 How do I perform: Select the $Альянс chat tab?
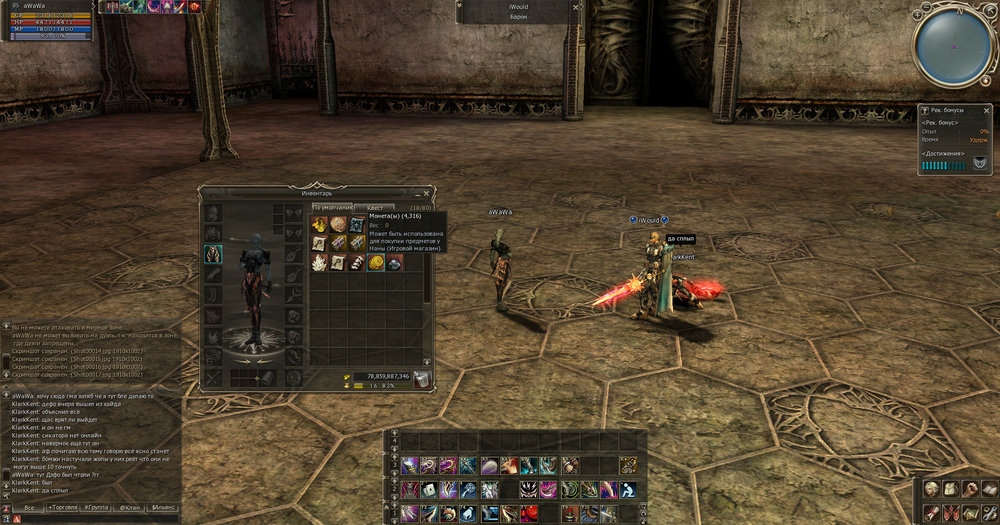point(163,508)
